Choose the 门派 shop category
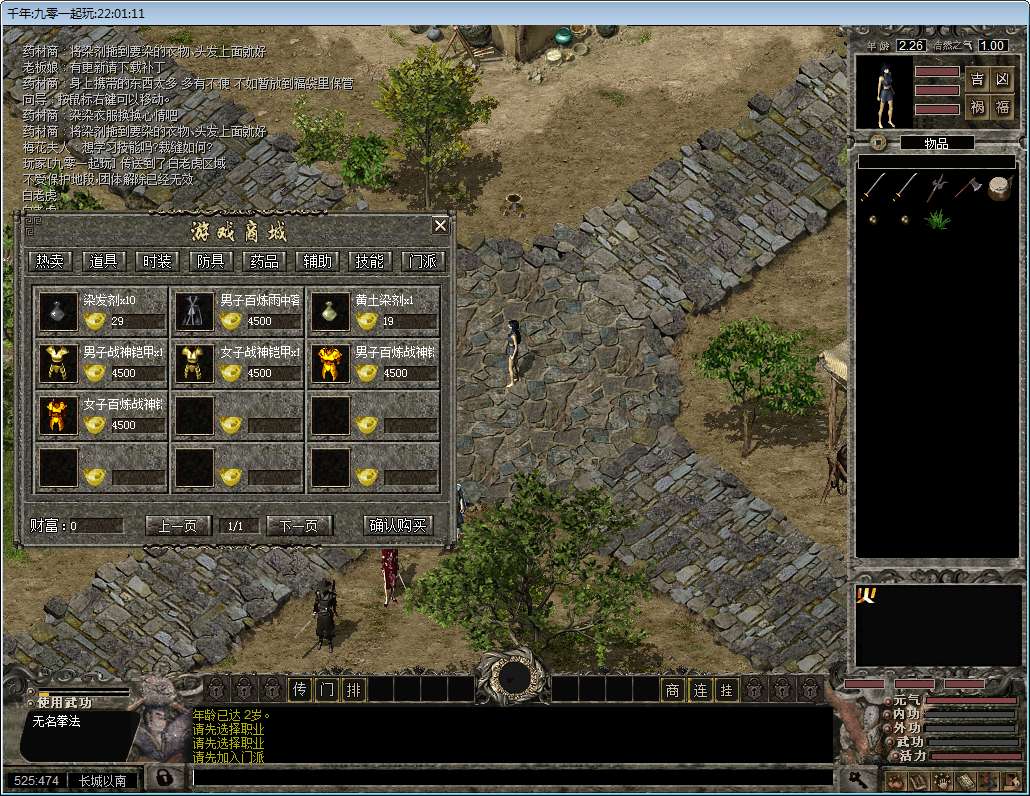Screen dimensions: 1030x796 click(x=422, y=261)
